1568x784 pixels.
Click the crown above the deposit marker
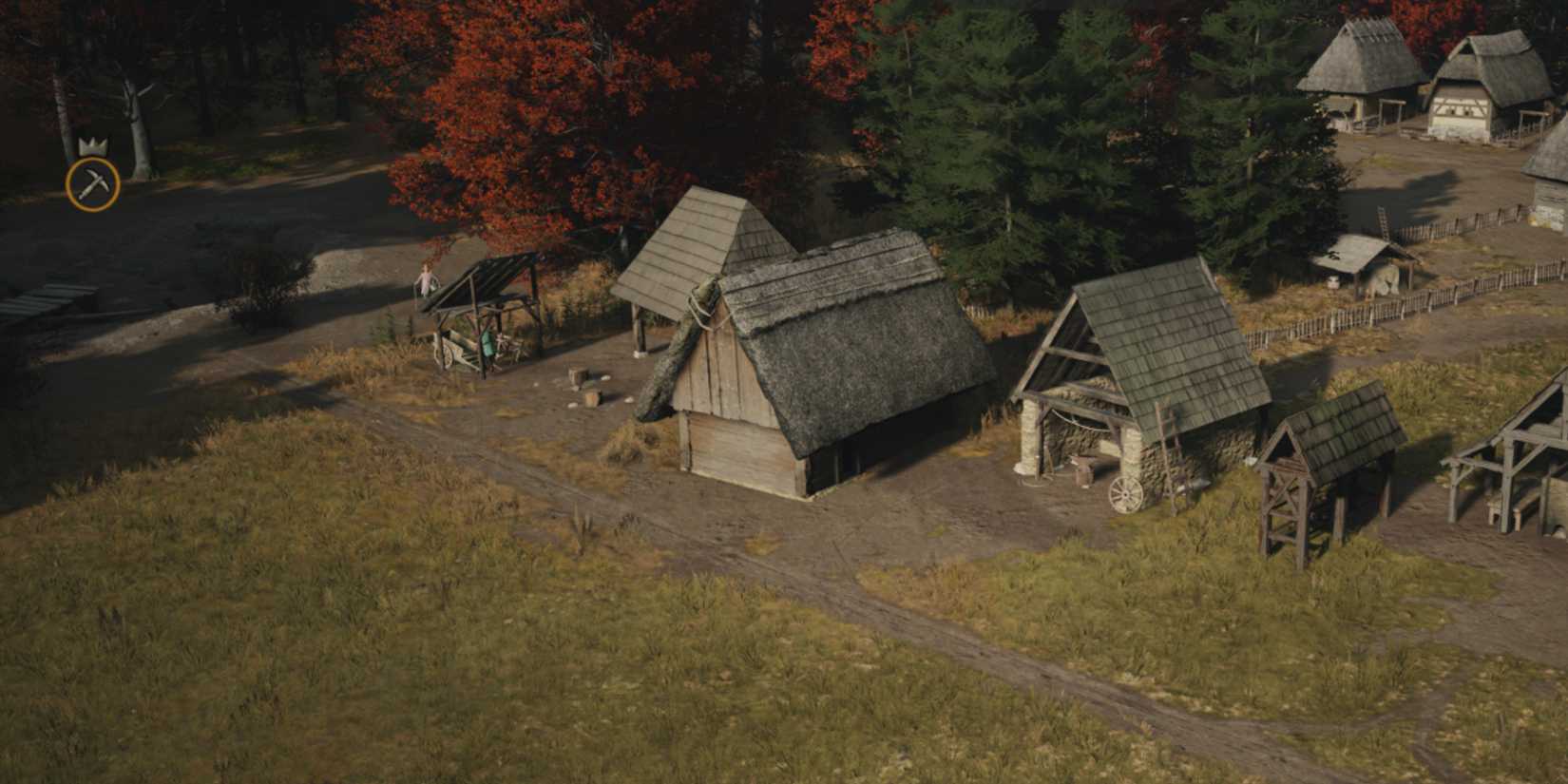click(x=91, y=145)
